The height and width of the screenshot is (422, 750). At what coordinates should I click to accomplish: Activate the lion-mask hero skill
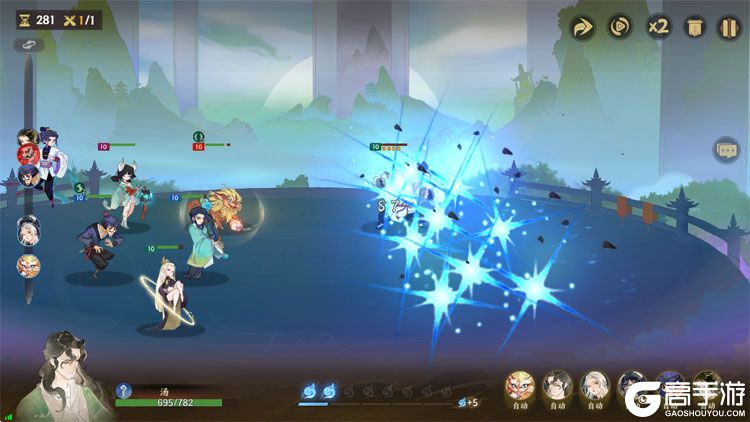tap(522, 385)
